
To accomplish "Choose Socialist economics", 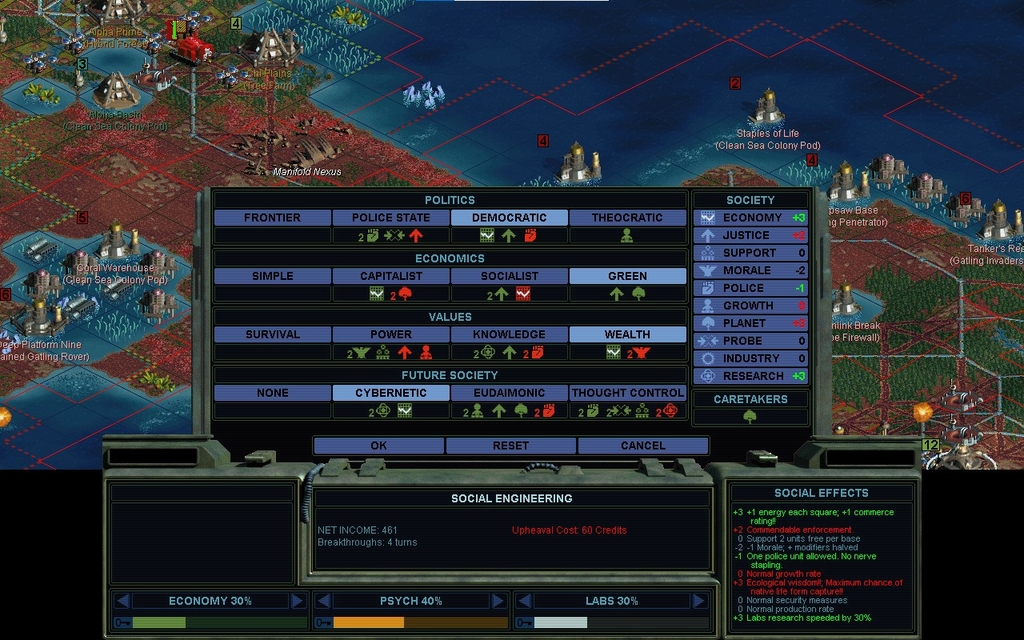I will (x=509, y=276).
